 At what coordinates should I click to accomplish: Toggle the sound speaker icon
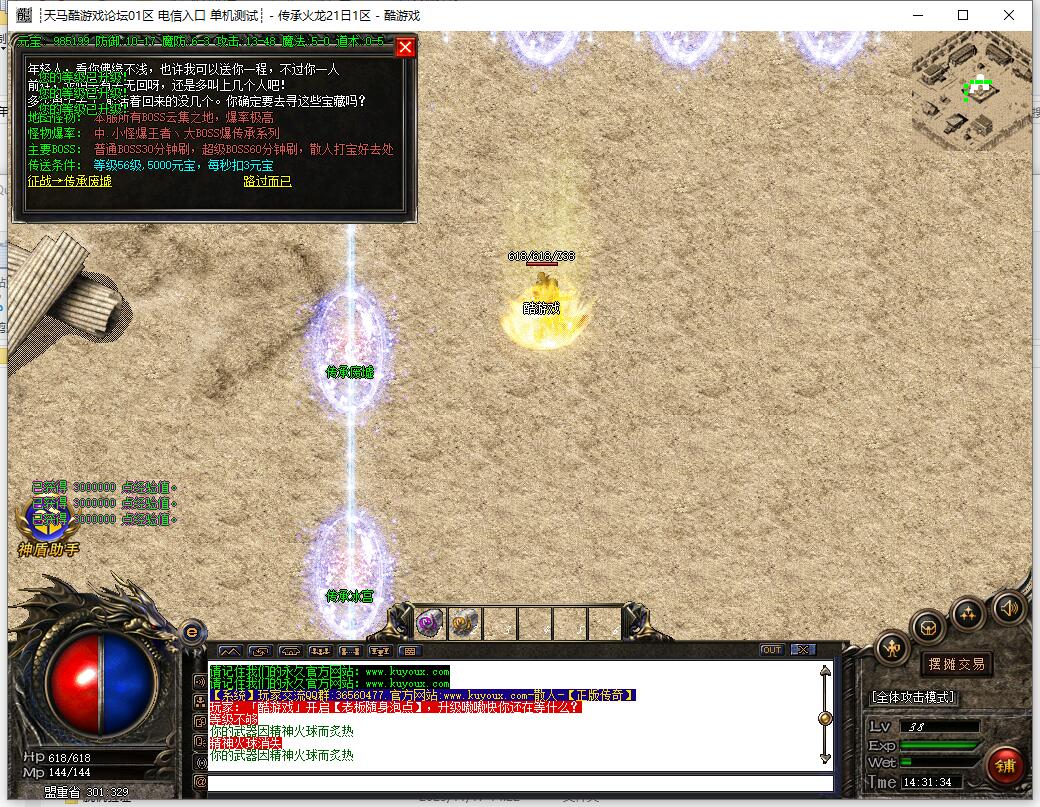tap(1007, 606)
